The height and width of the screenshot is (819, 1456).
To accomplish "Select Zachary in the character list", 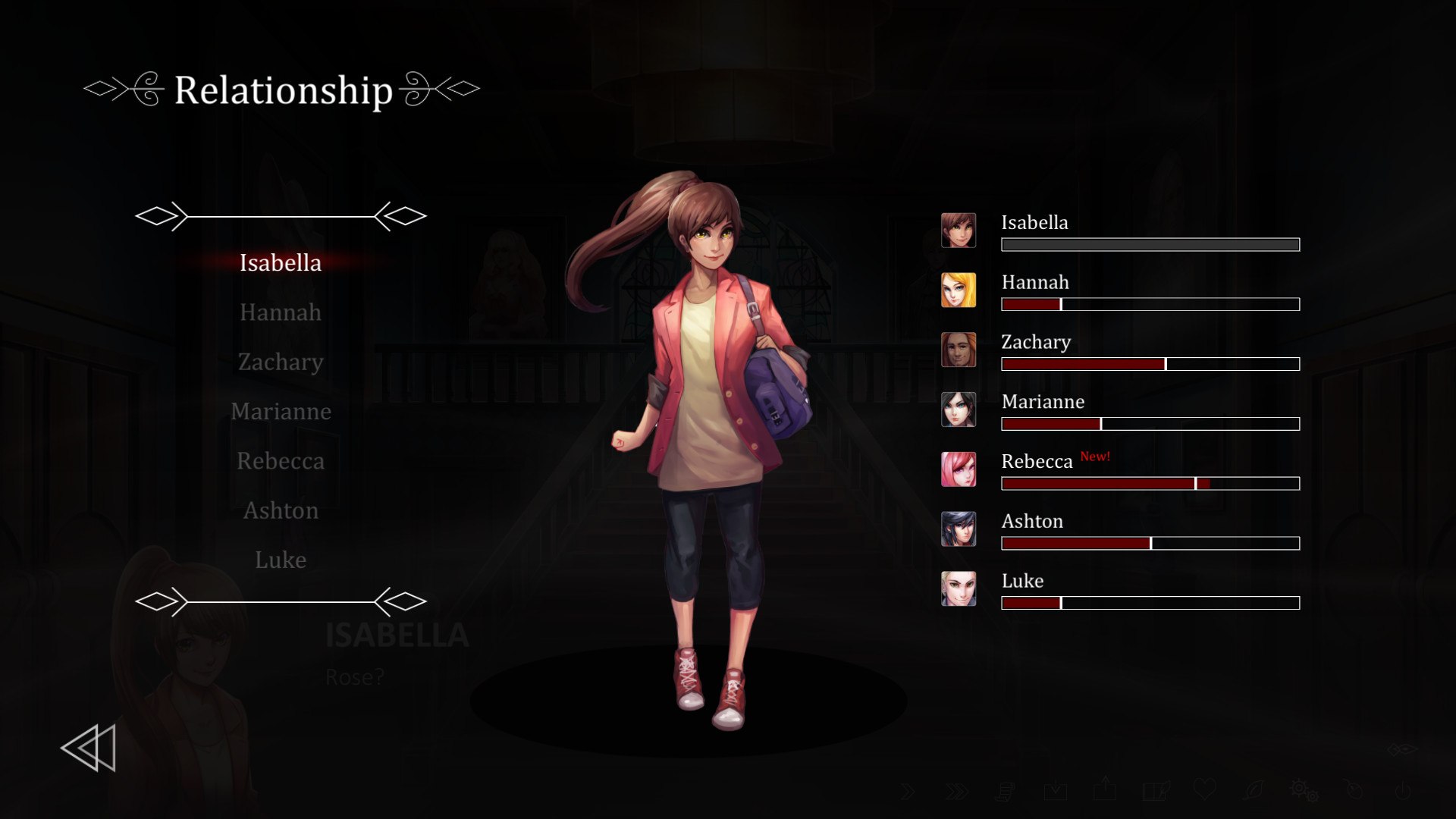I will point(281,362).
